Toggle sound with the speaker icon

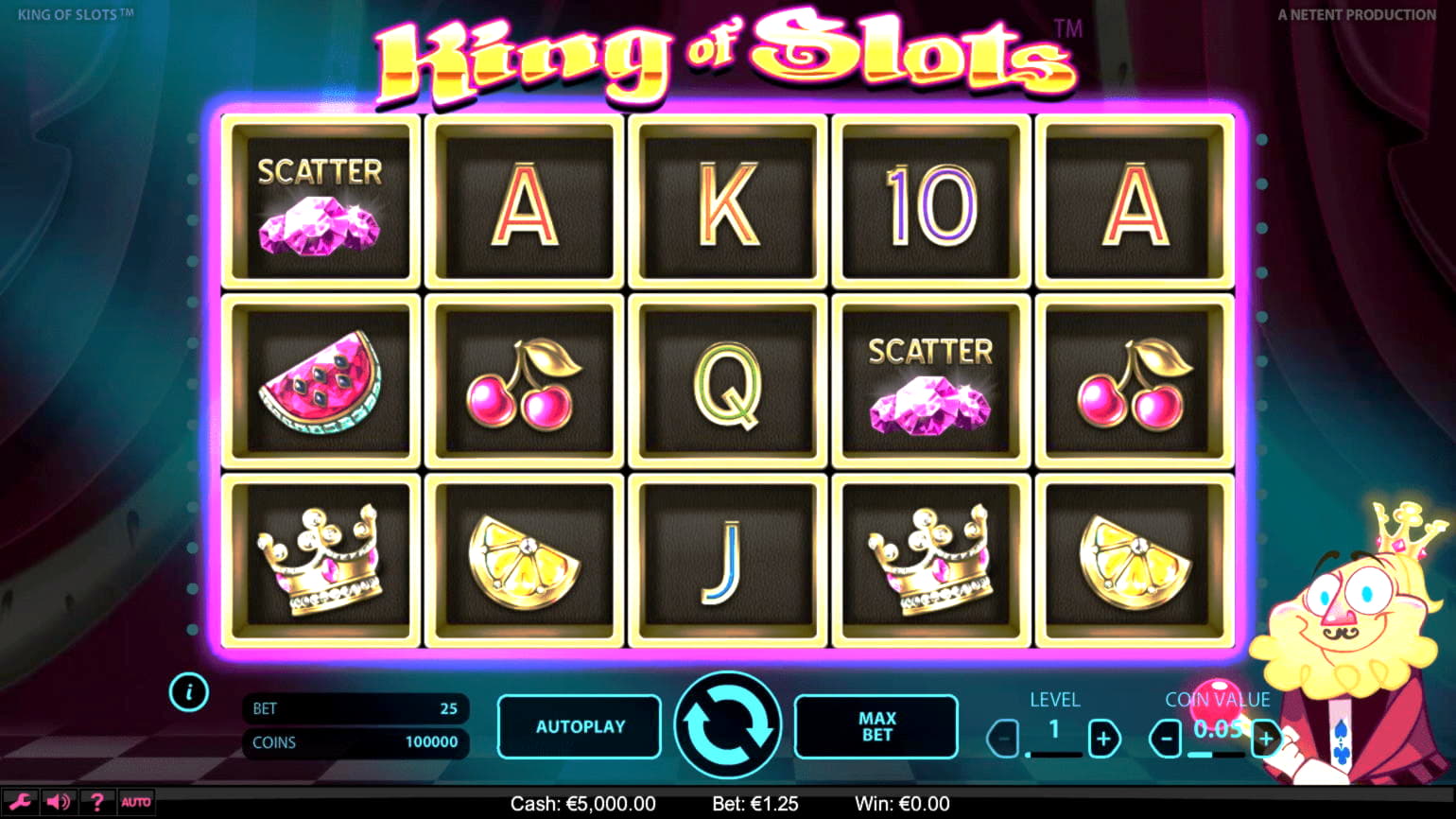tap(58, 802)
